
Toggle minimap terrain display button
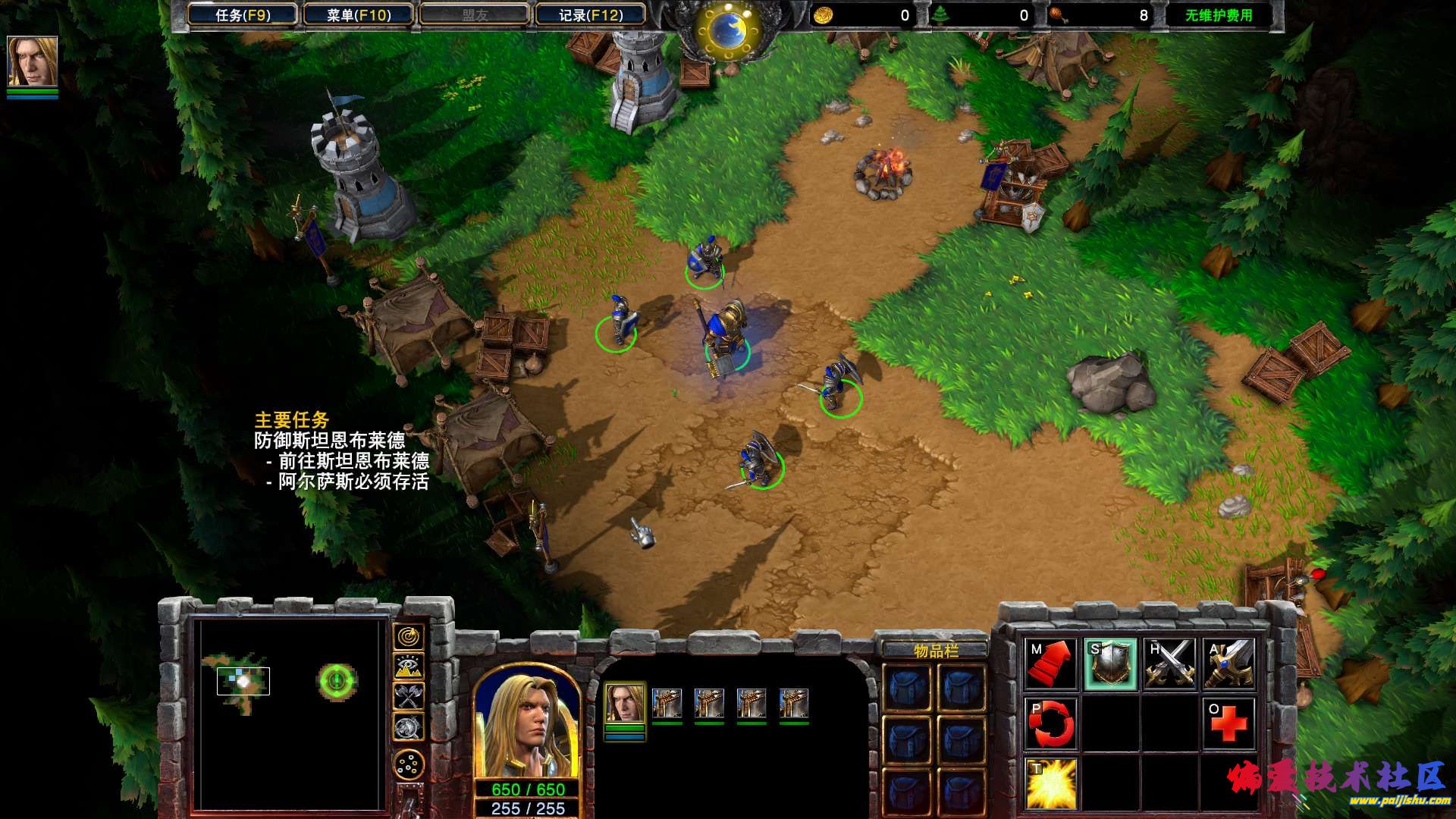tap(409, 667)
